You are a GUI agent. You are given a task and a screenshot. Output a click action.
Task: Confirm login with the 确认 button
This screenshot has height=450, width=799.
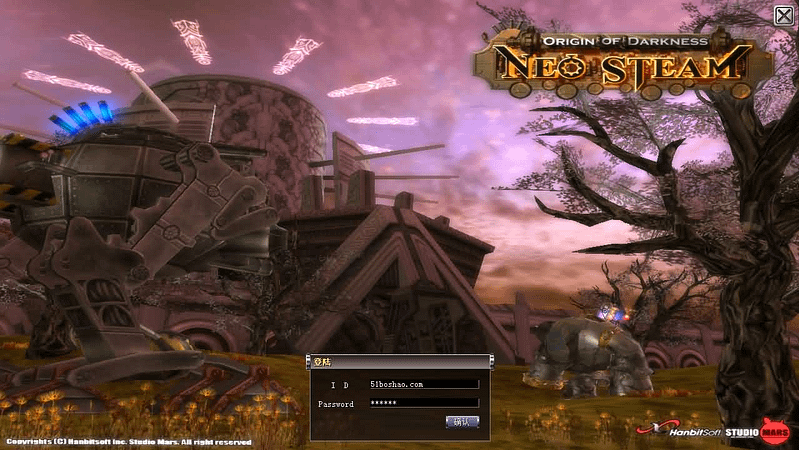click(462, 422)
